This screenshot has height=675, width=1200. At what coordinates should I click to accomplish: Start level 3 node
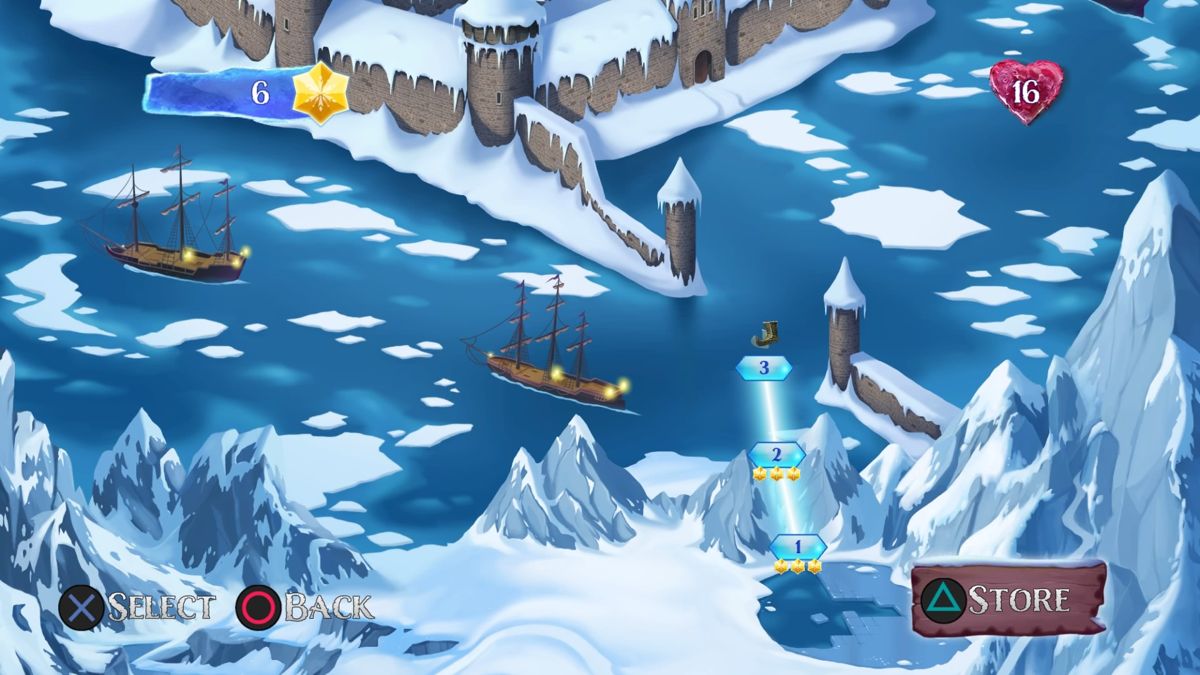coord(764,368)
